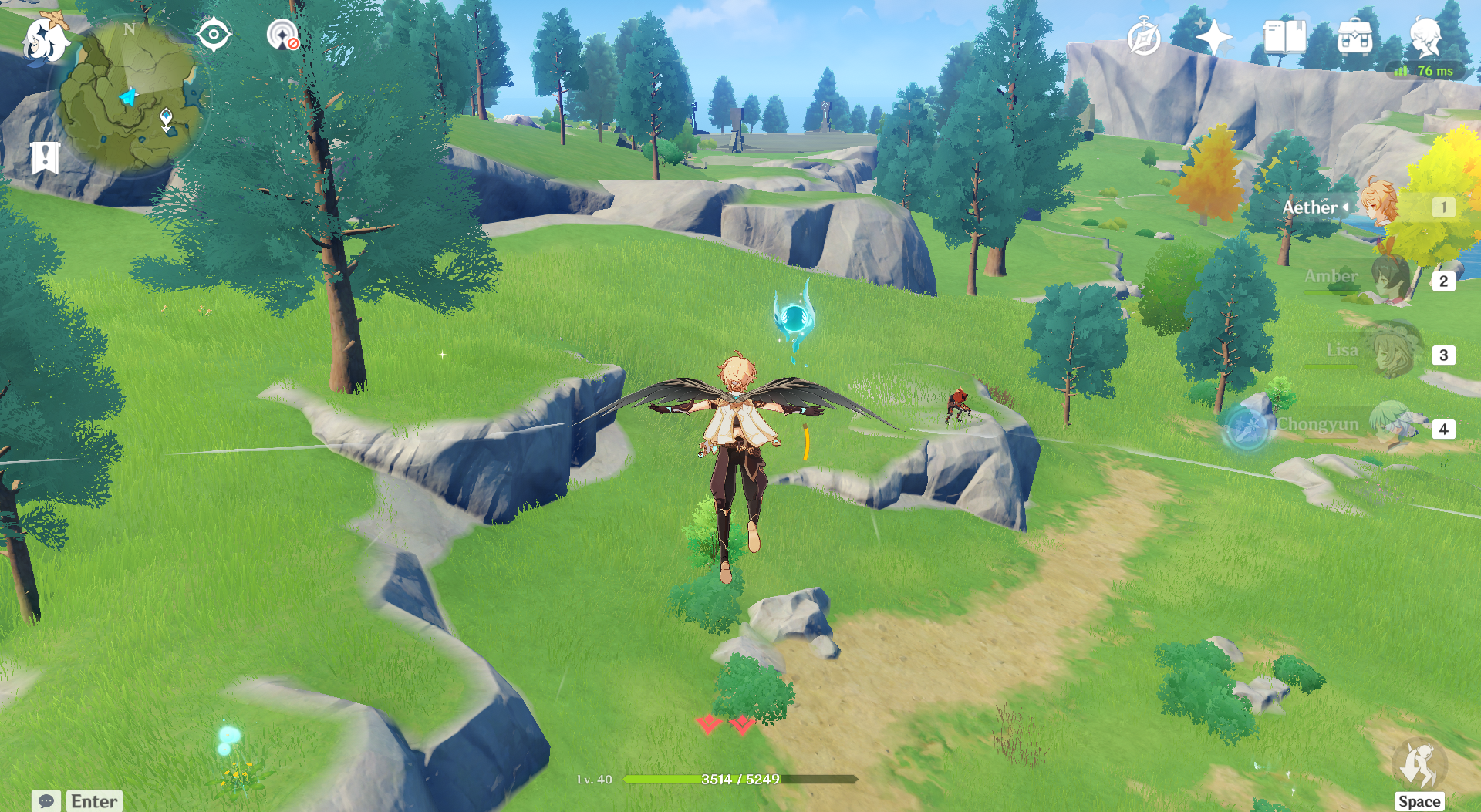Open the character profile silhouette icon
Image resolution: width=1481 pixels, height=812 pixels.
pyautogui.click(x=1425, y=37)
